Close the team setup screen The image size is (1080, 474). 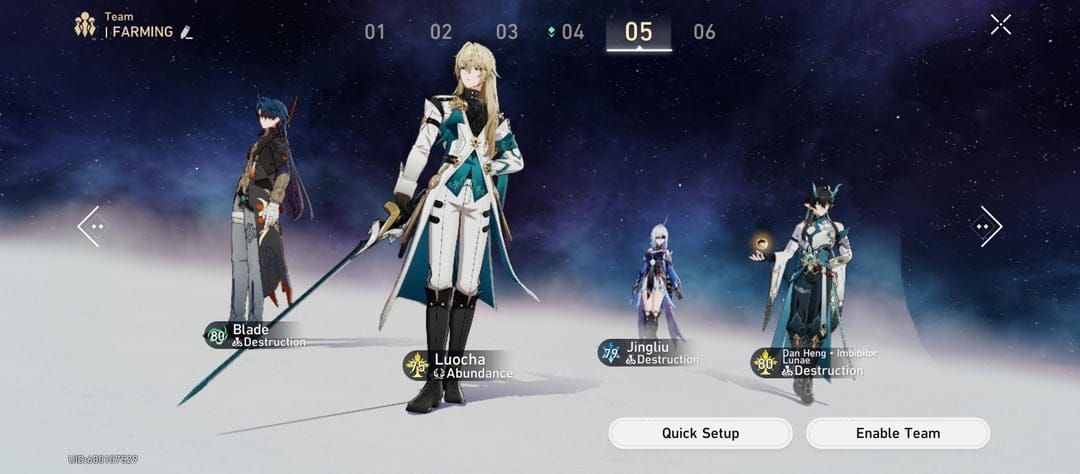(1000, 25)
